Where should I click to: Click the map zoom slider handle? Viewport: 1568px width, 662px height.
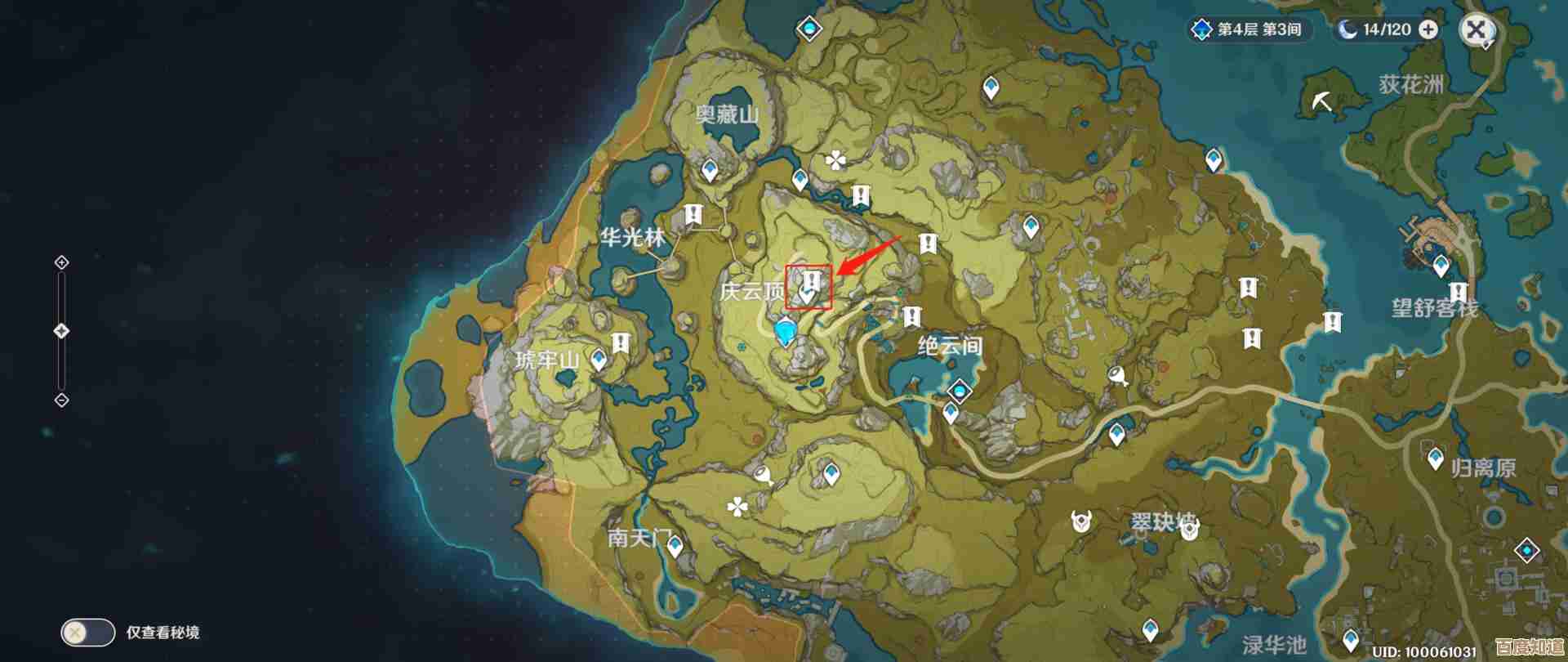[61, 331]
